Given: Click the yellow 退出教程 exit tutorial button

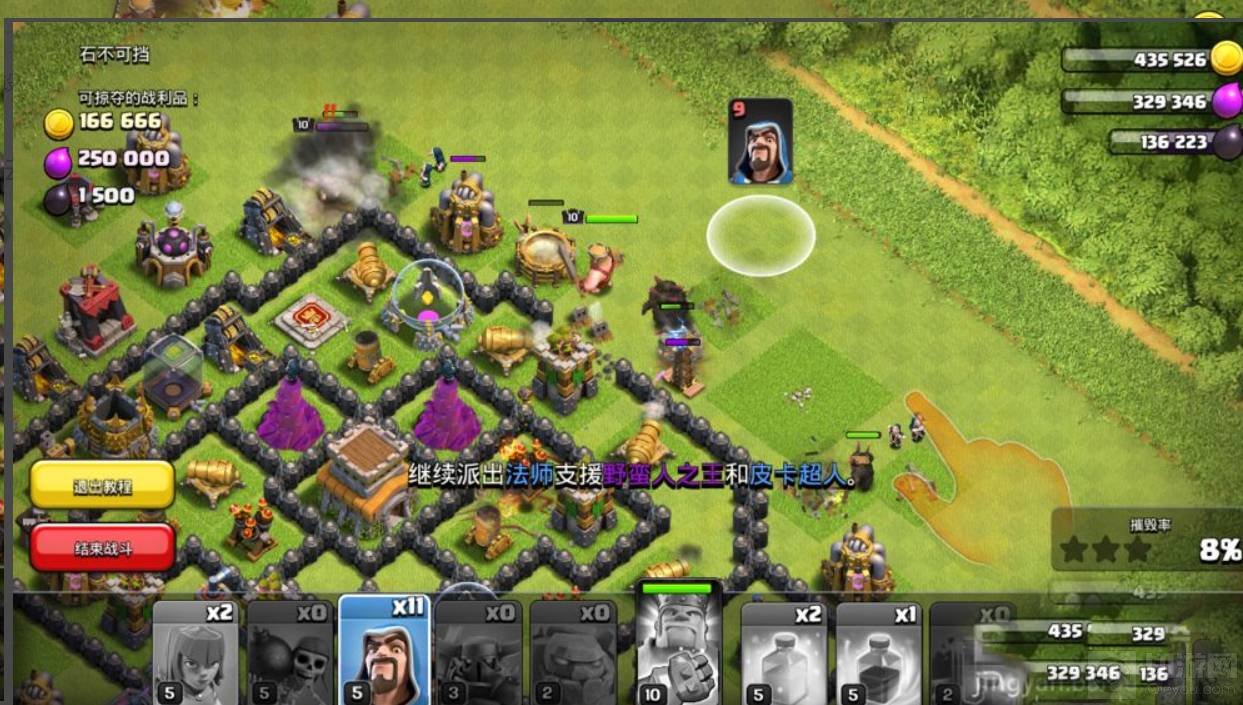Looking at the screenshot, I should [x=102, y=486].
